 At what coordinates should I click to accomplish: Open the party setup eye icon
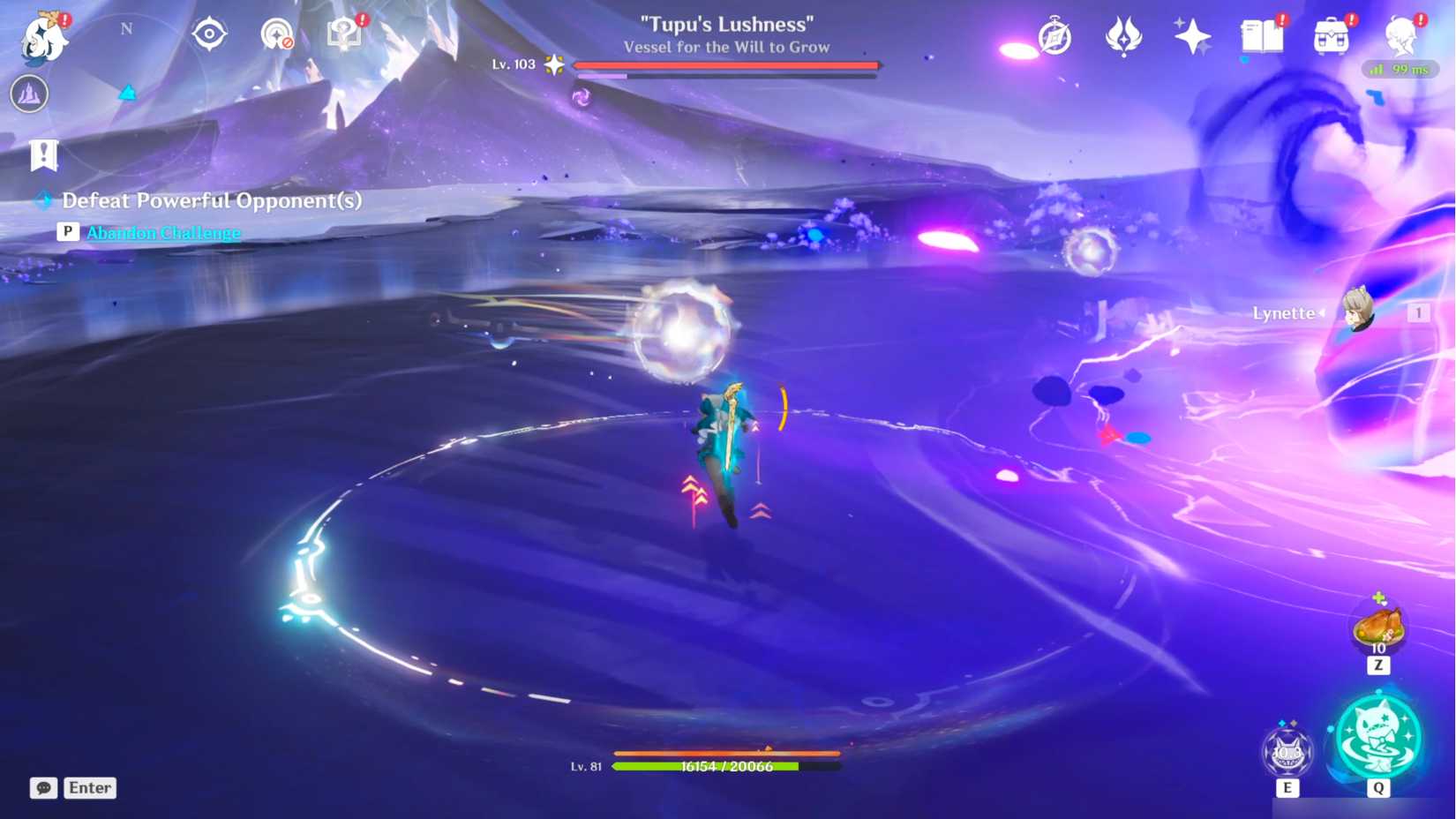coord(208,34)
